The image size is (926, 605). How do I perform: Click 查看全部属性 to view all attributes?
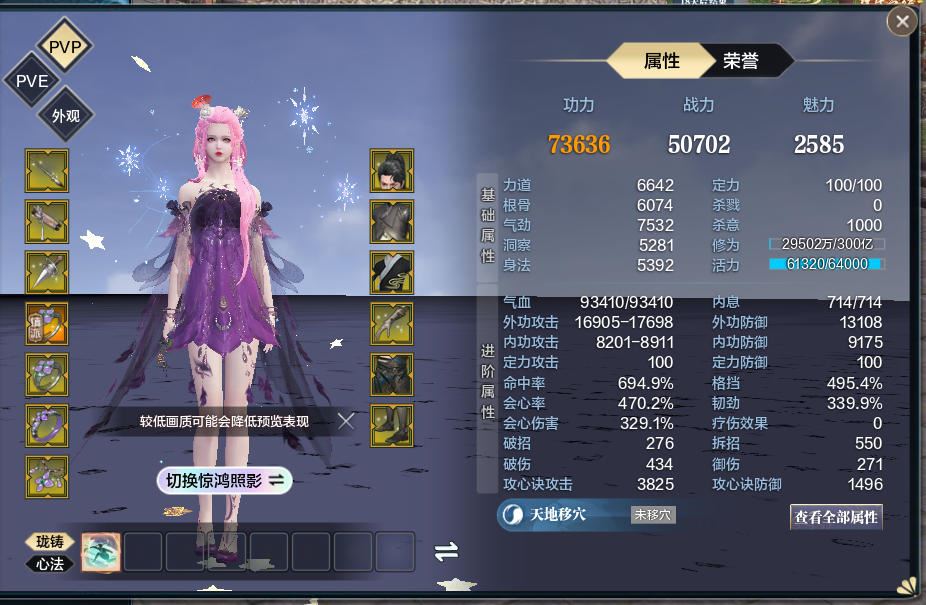point(836,517)
